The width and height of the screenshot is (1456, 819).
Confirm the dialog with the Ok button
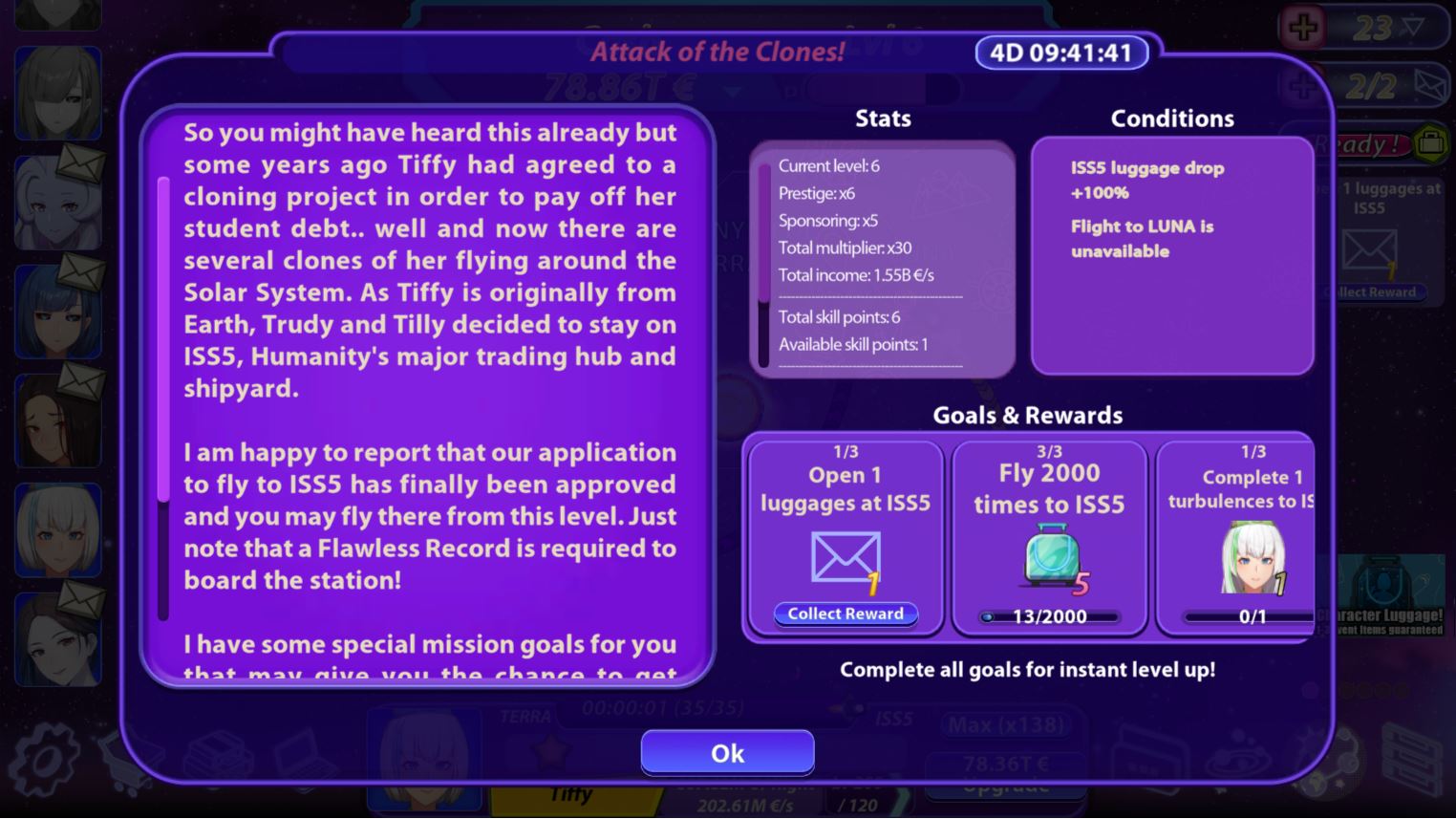click(727, 753)
